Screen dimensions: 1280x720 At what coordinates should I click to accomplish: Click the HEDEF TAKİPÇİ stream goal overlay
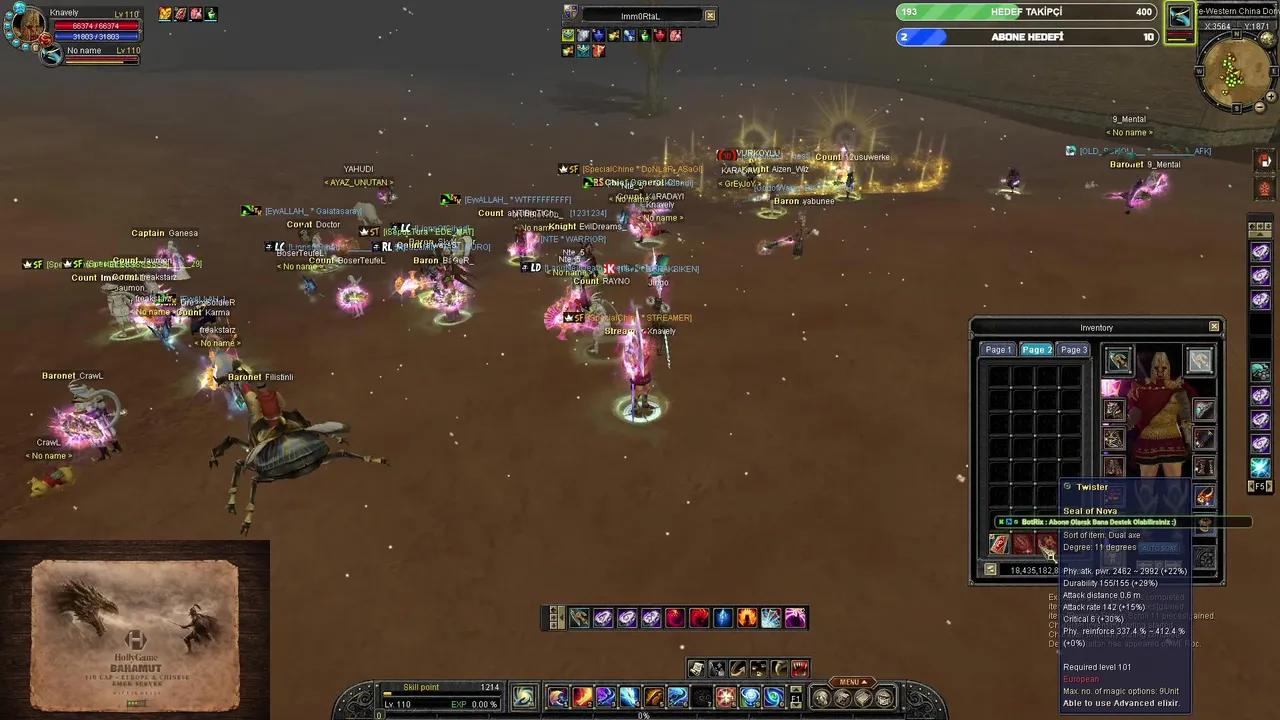click(1026, 12)
